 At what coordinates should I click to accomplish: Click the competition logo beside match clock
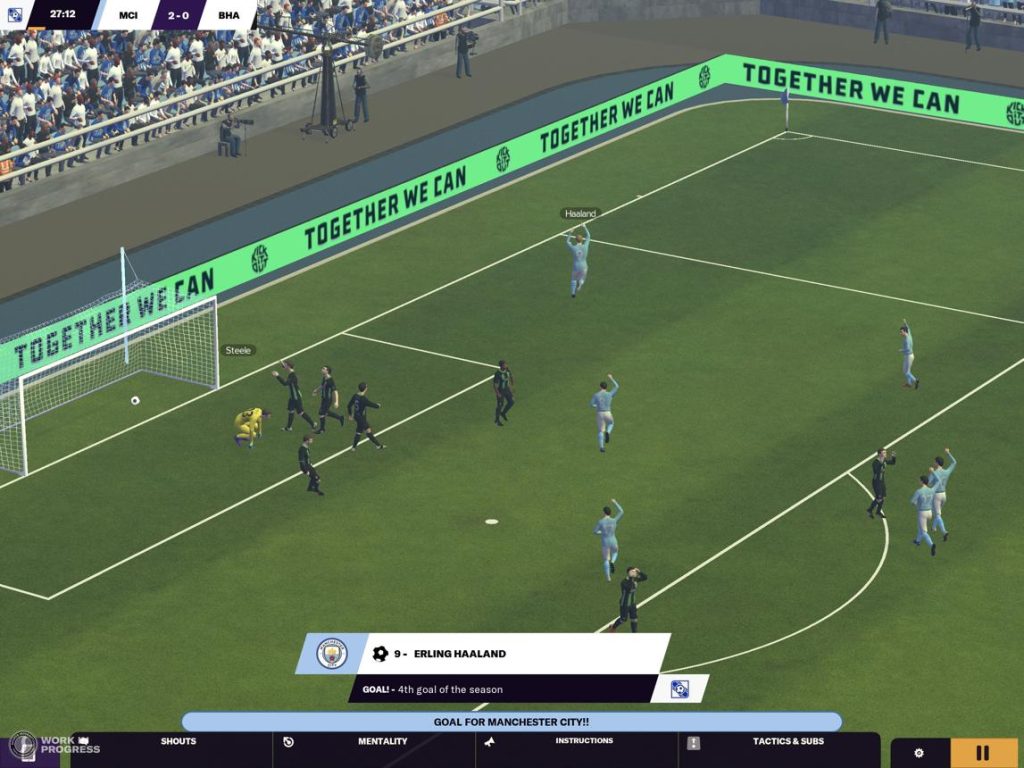[x=15, y=14]
